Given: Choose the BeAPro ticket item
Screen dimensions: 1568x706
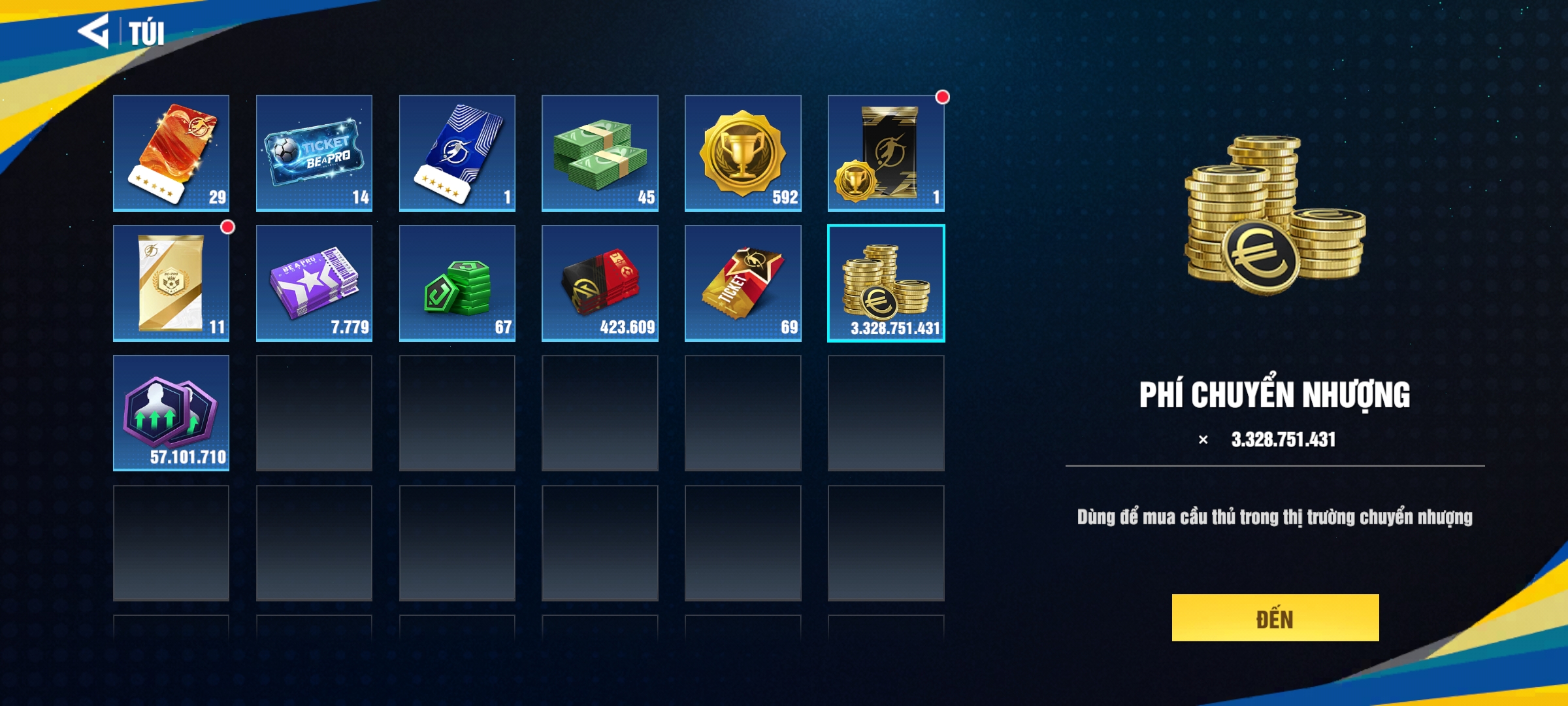Looking at the screenshot, I should 314,153.
